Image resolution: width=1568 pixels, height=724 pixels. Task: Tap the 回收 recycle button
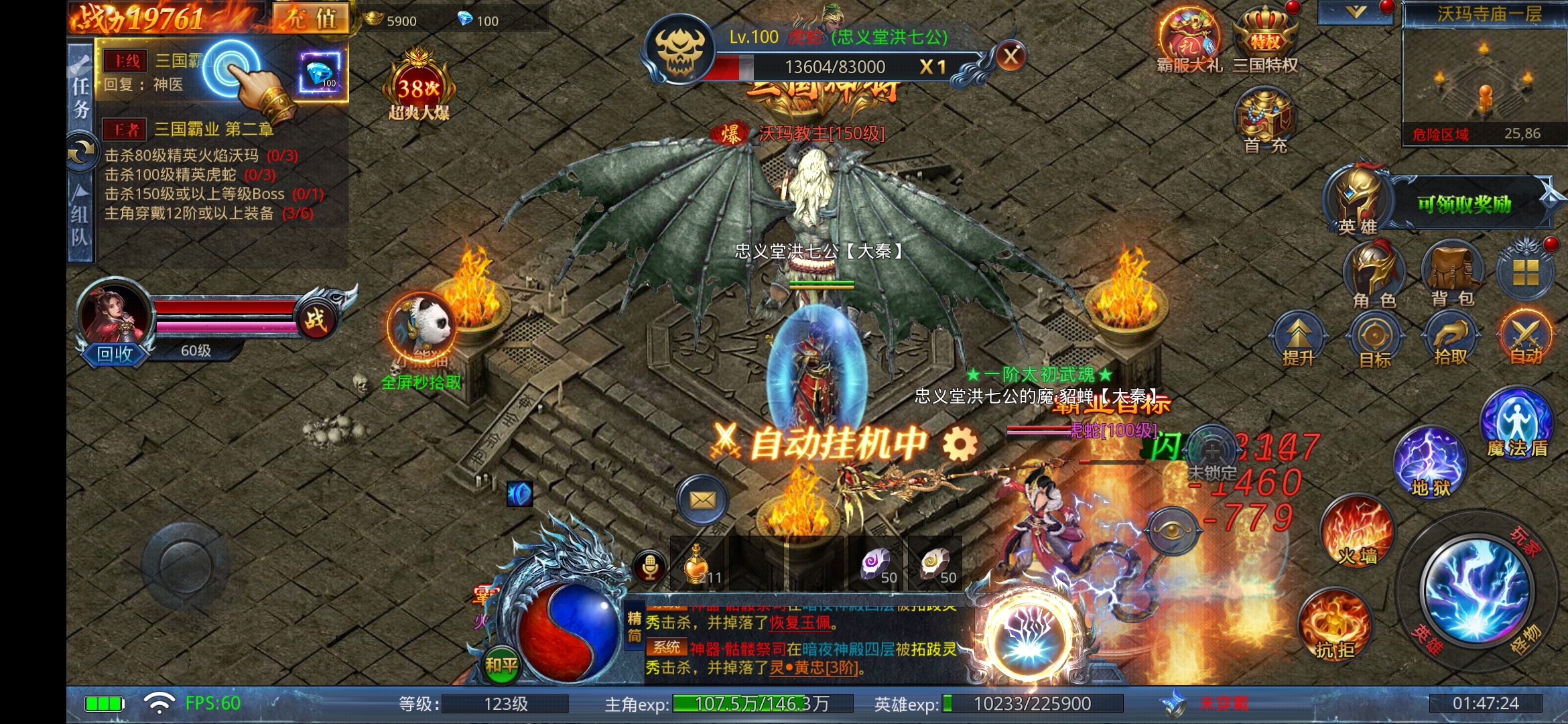pyautogui.click(x=115, y=354)
